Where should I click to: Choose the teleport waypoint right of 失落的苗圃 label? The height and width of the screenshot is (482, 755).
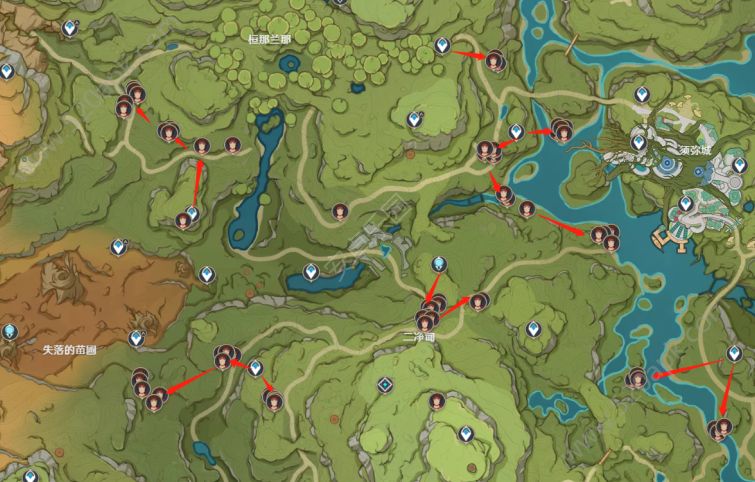[136, 340]
